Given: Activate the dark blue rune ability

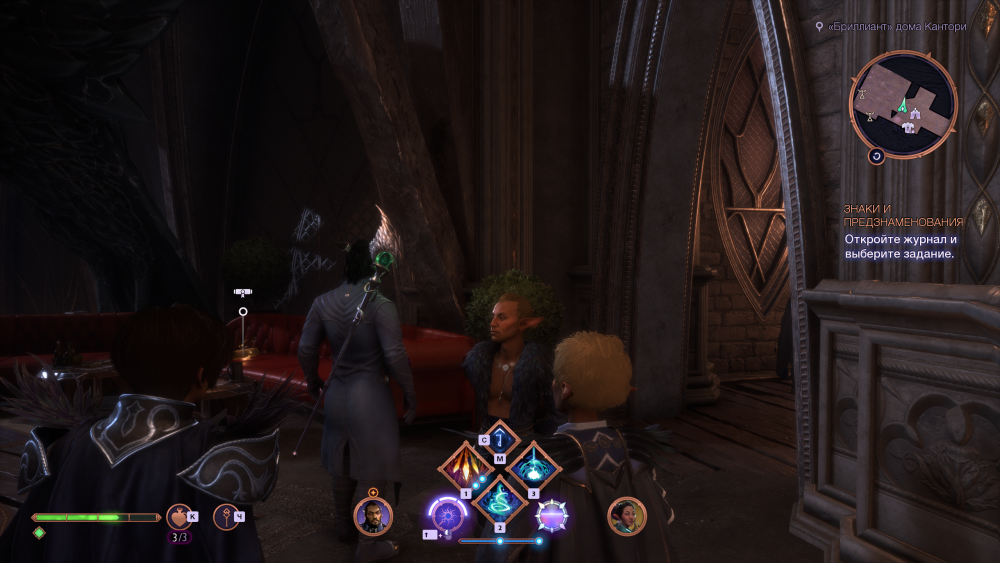Looking at the screenshot, I should coord(500,441).
